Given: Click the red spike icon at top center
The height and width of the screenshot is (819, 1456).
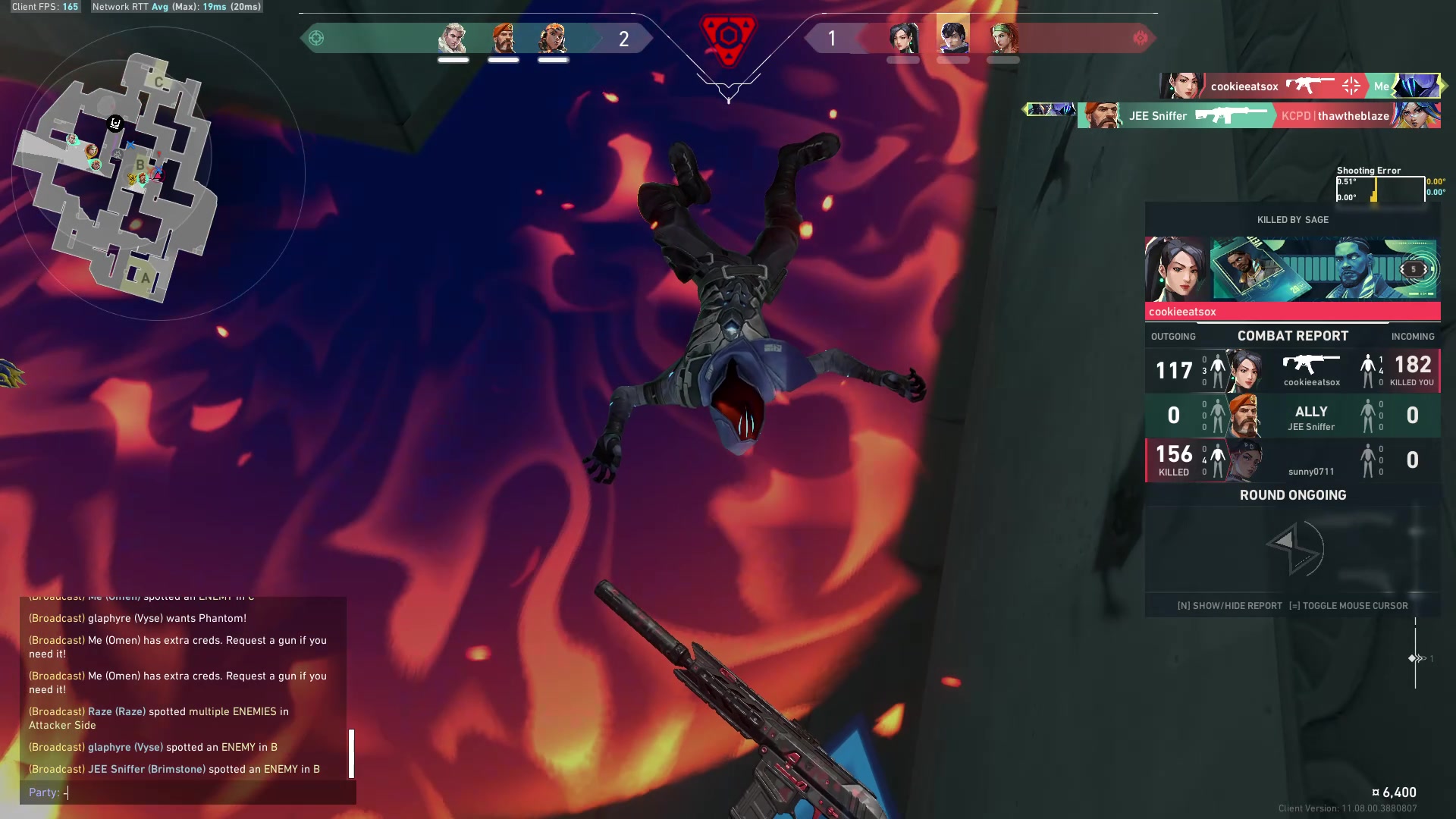Looking at the screenshot, I should (728, 36).
